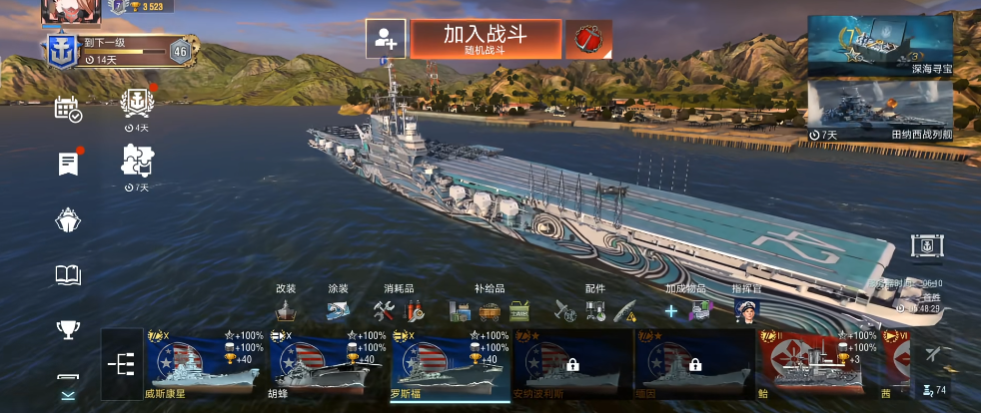Open the puzzle piece collection icon
Viewport: 981px width, 413px height.
[x=136, y=160]
